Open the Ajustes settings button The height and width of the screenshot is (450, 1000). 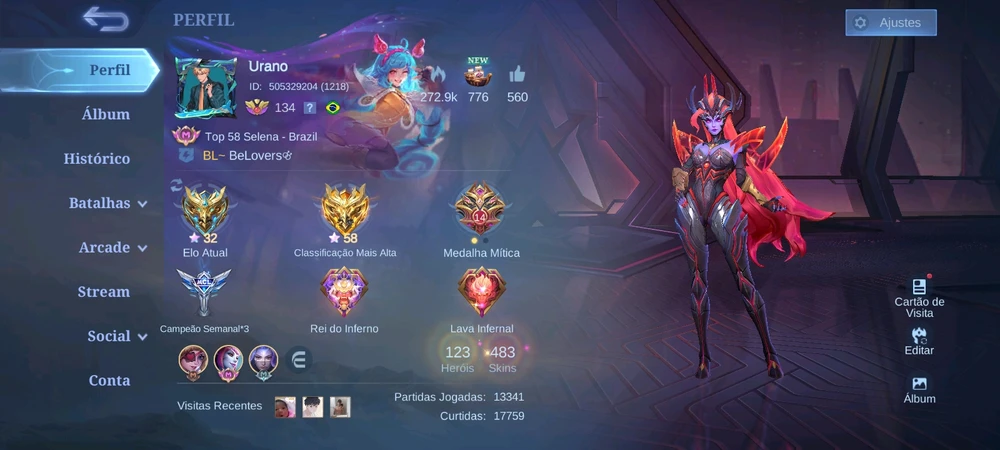pyautogui.click(x=890, y=23)
